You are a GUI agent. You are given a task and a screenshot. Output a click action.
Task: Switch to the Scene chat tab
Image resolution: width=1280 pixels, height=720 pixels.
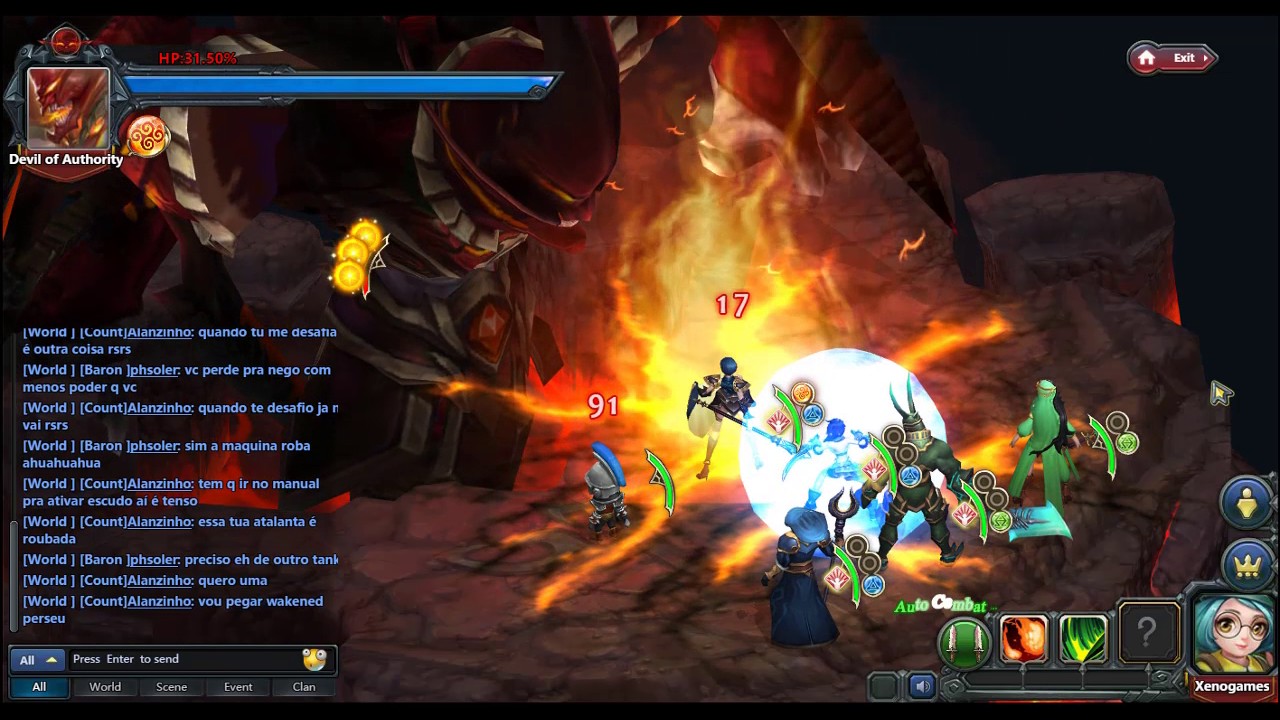pos(171,687)
